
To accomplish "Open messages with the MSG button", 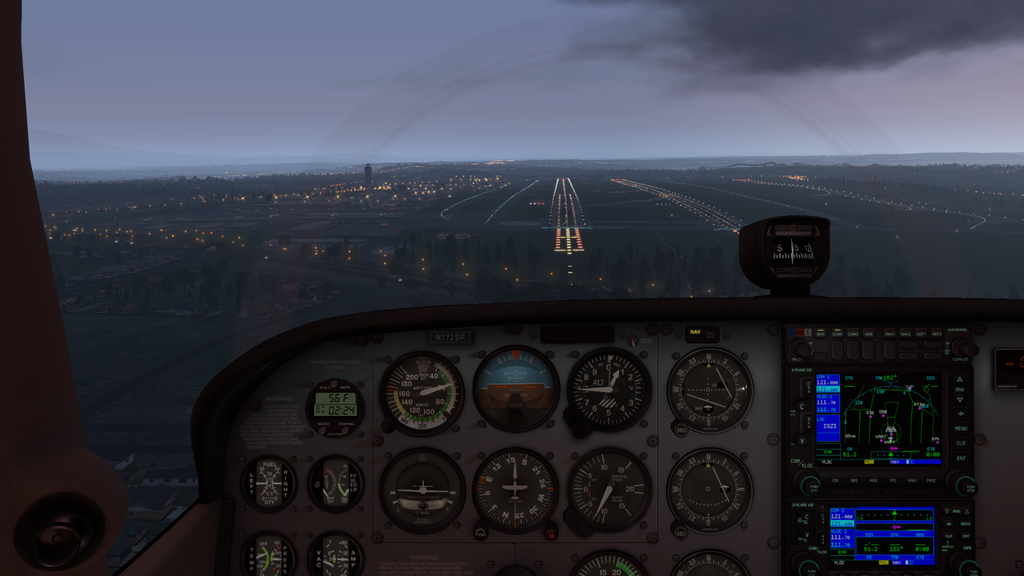I will [874, 479].
